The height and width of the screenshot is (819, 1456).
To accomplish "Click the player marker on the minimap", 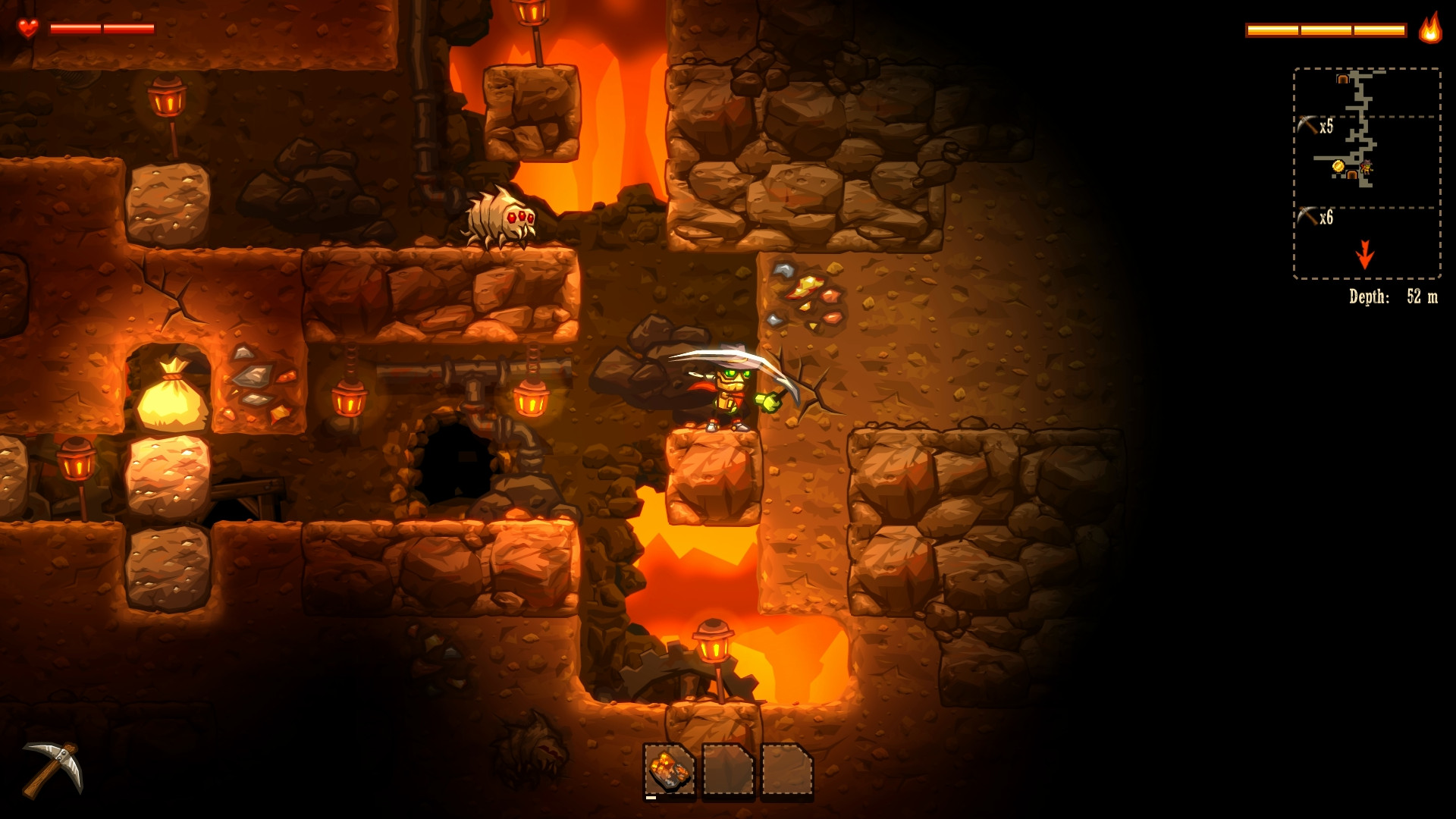I will click(1367, 167).
